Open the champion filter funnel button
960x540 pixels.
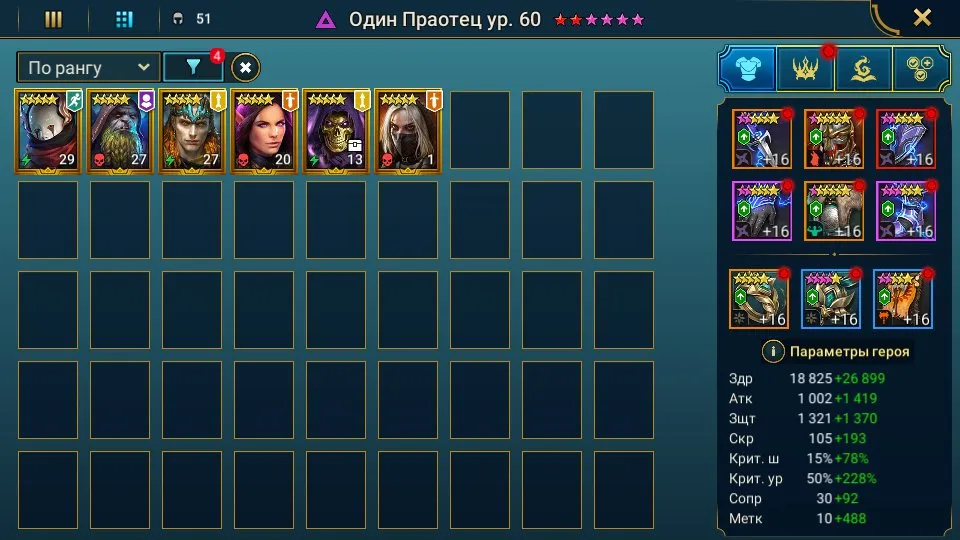tap(194, 67)
